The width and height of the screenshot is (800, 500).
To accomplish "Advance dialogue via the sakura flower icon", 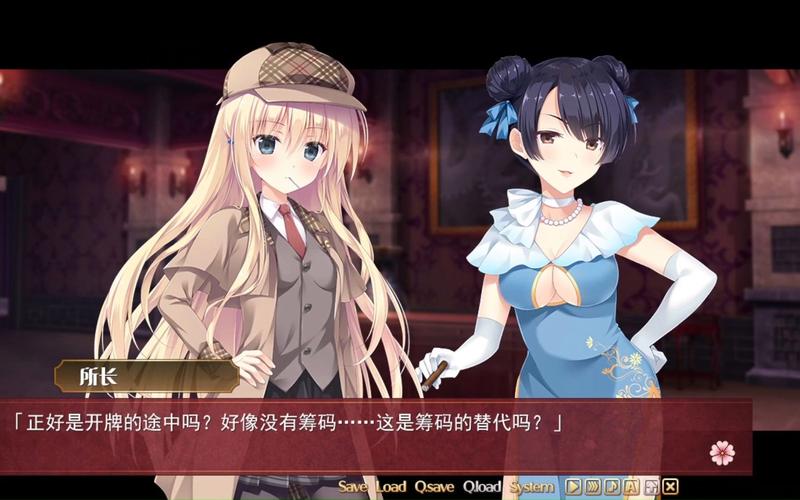I will (x=722, y=452).
